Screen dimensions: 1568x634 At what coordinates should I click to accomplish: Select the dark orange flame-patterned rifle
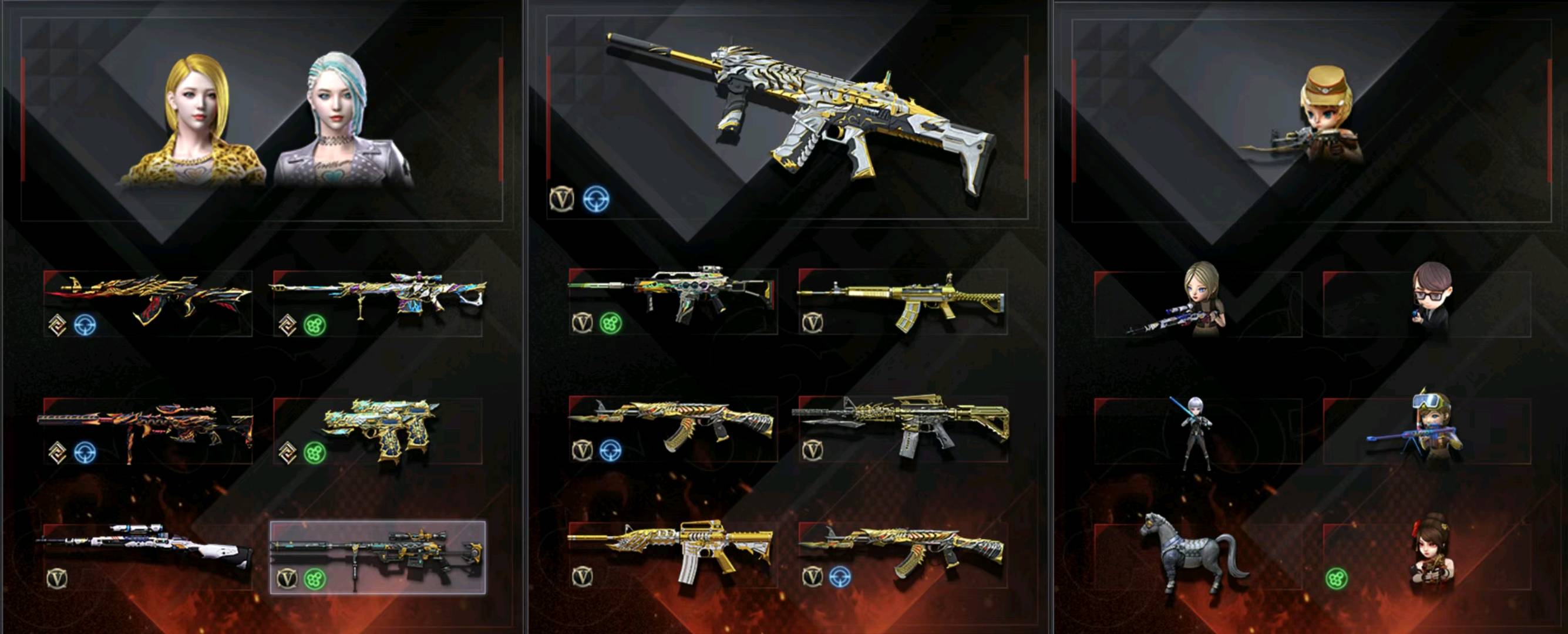click(147, 430)
